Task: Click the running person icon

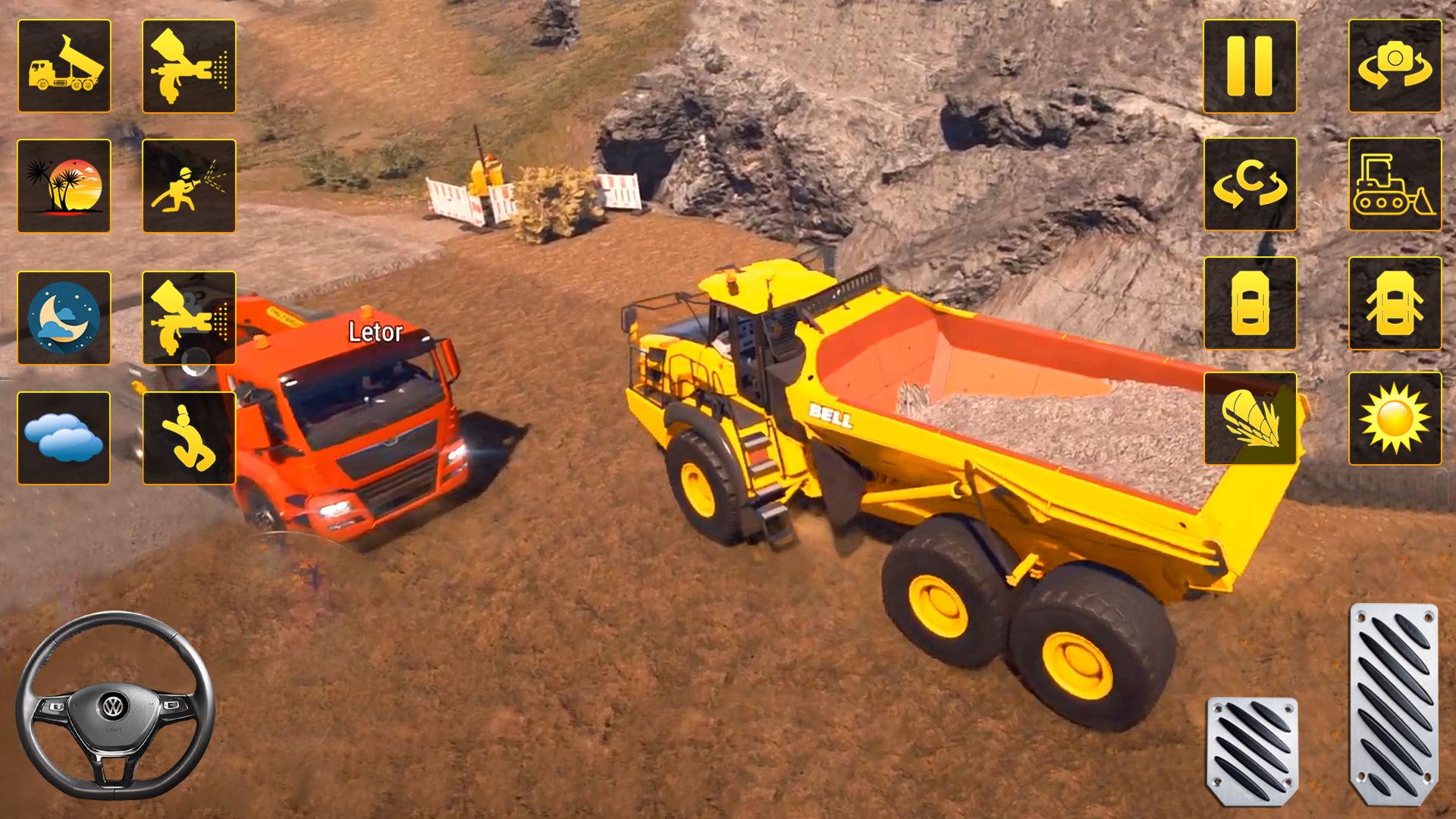Action: [189, 438]
